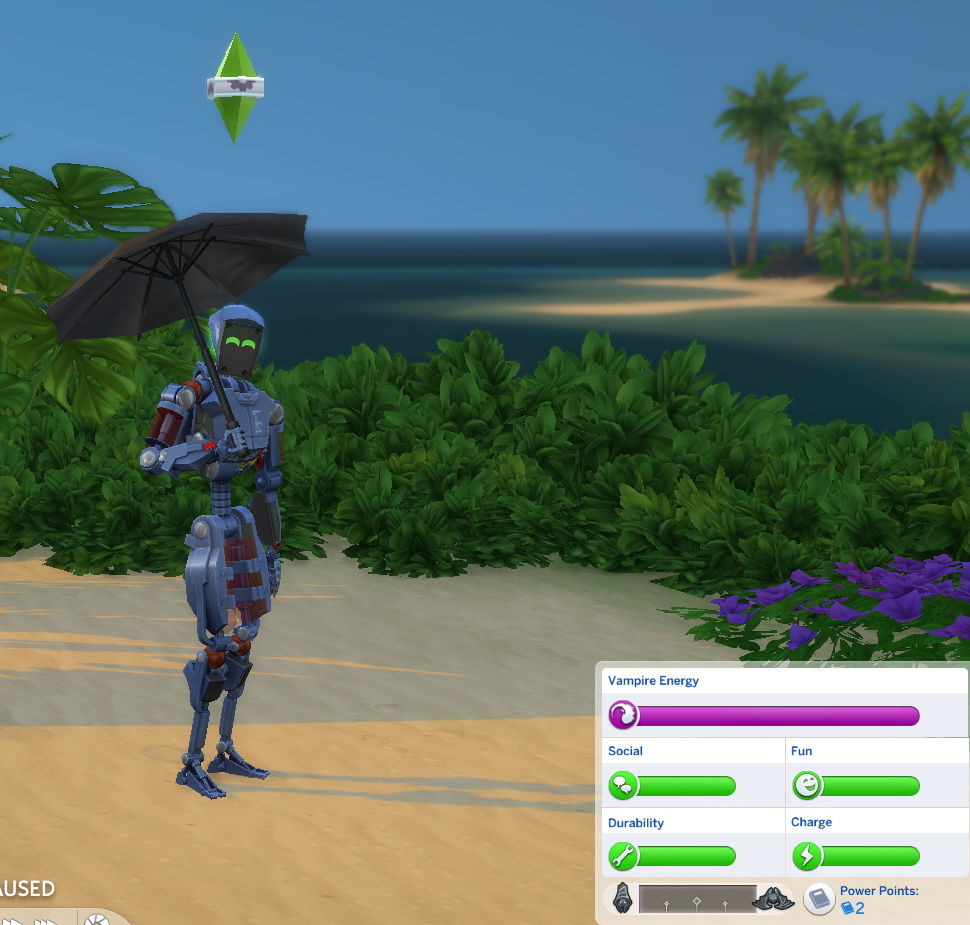
Task: Open the camera controls button
Action: point(97,918)
